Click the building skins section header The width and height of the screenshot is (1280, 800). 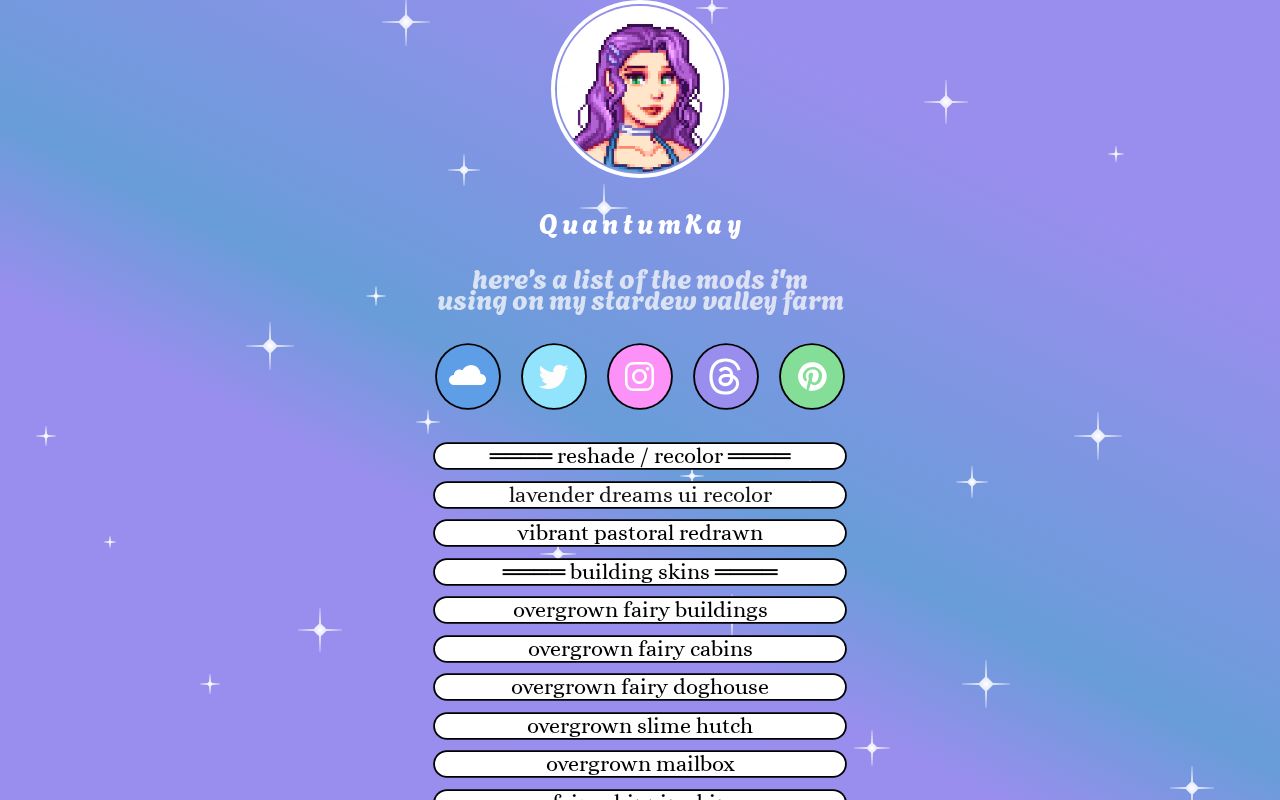pos(640,572)
